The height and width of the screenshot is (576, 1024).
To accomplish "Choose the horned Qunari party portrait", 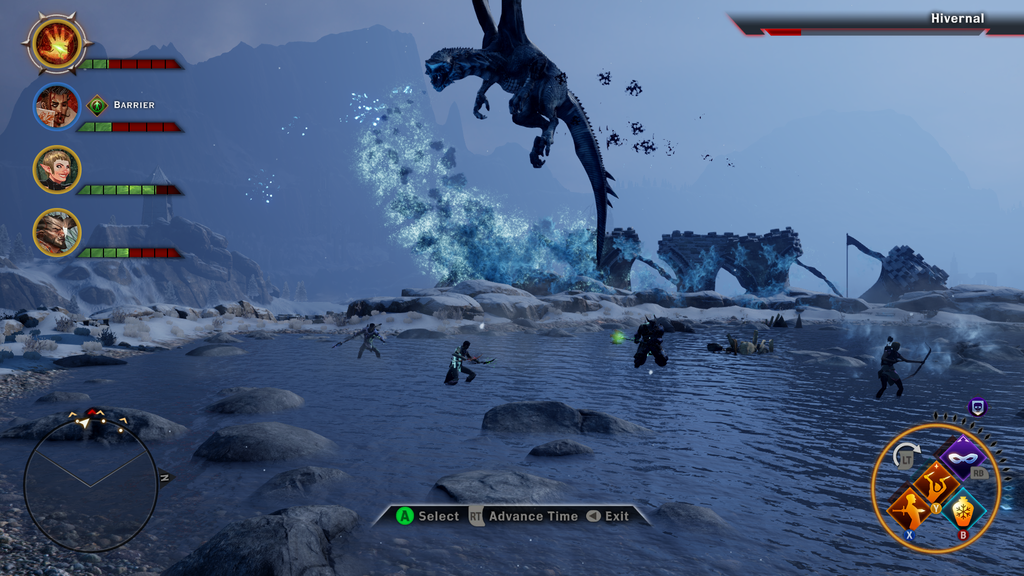I will pyautogui.click(x=57, y=232).
